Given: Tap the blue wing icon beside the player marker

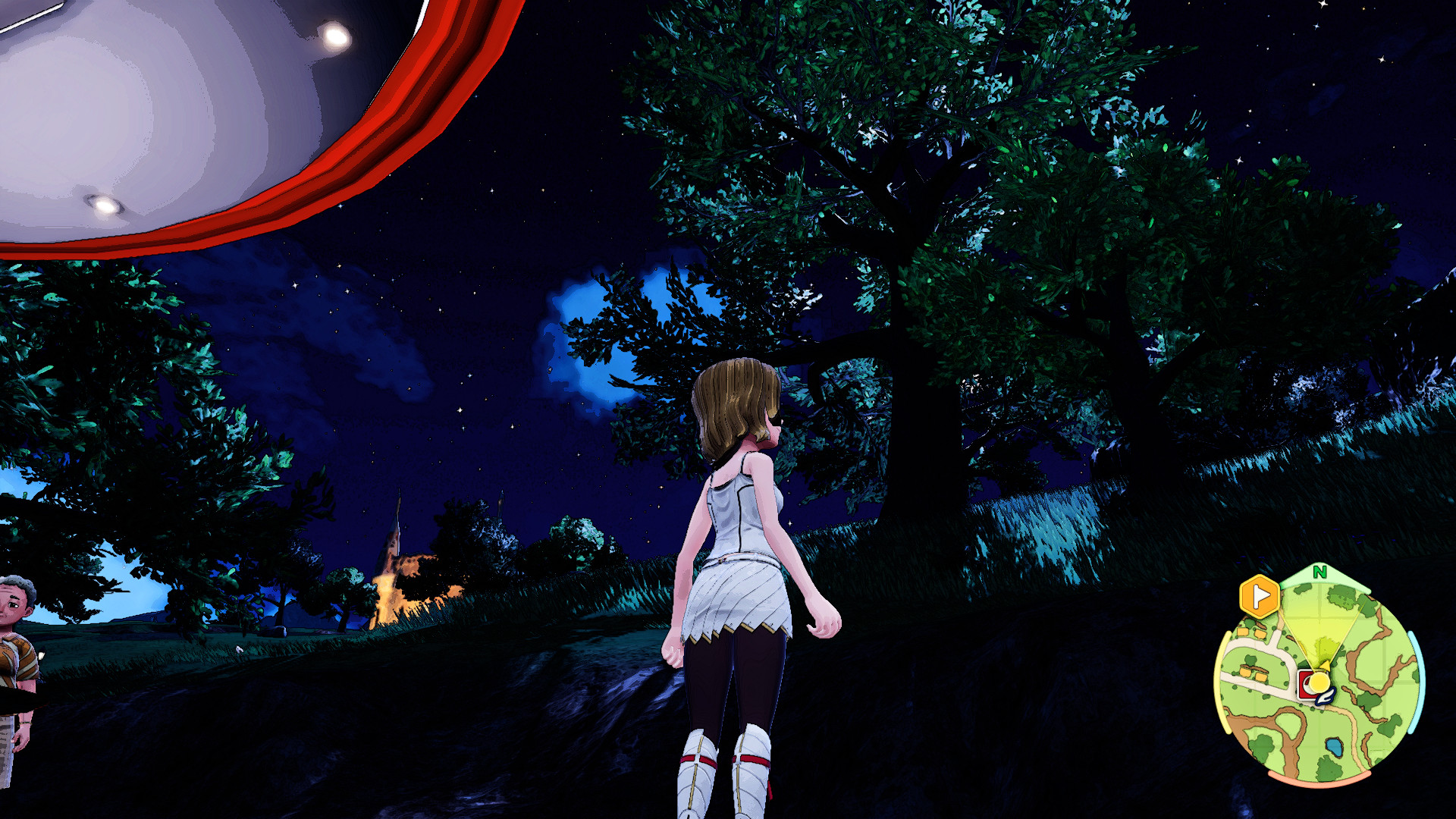Looking at the screenshot, I should pos(1326,698).
